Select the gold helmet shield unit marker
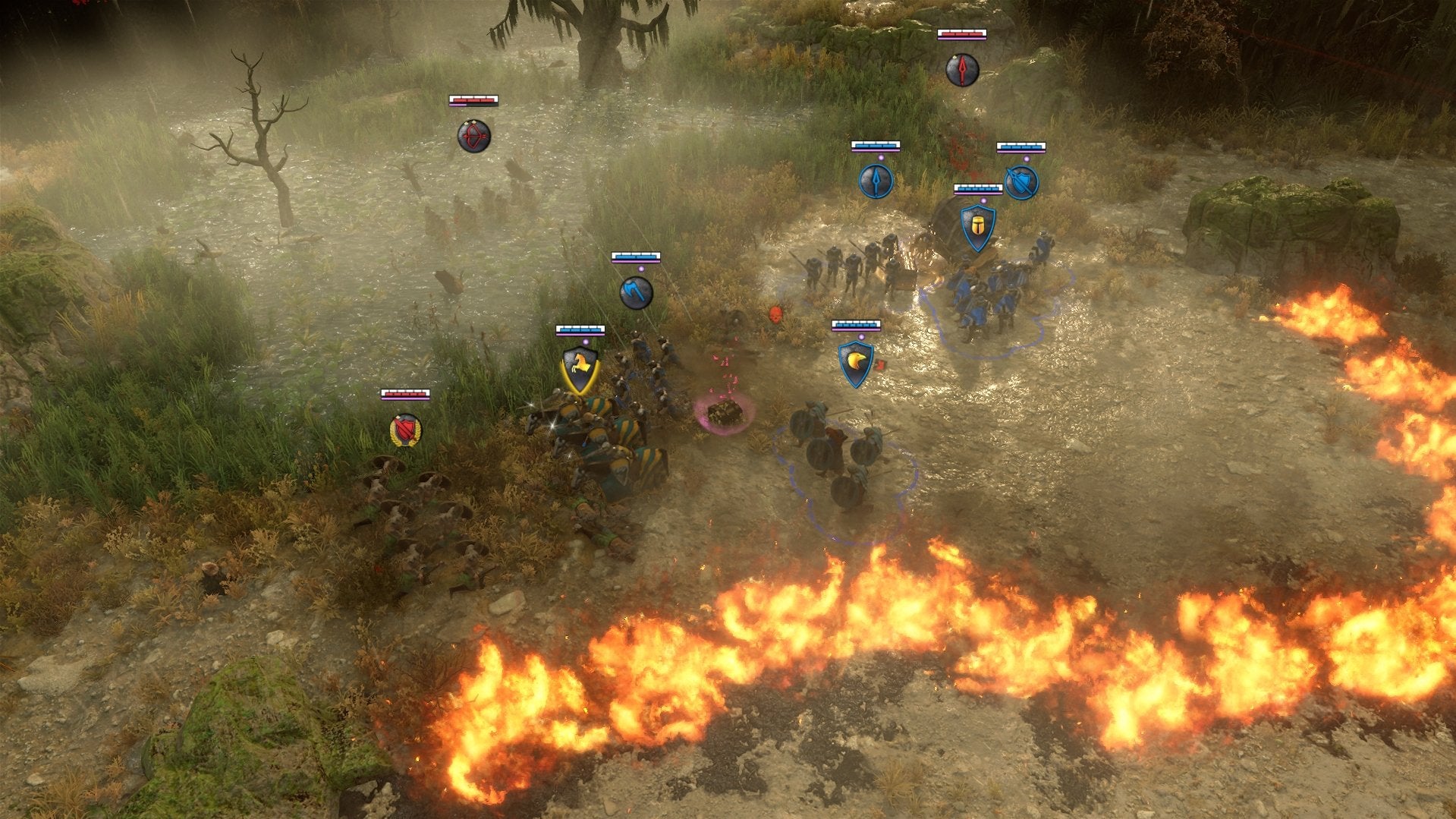Image resolution: width=1456 pixels, height=819 pixels. 978,227
